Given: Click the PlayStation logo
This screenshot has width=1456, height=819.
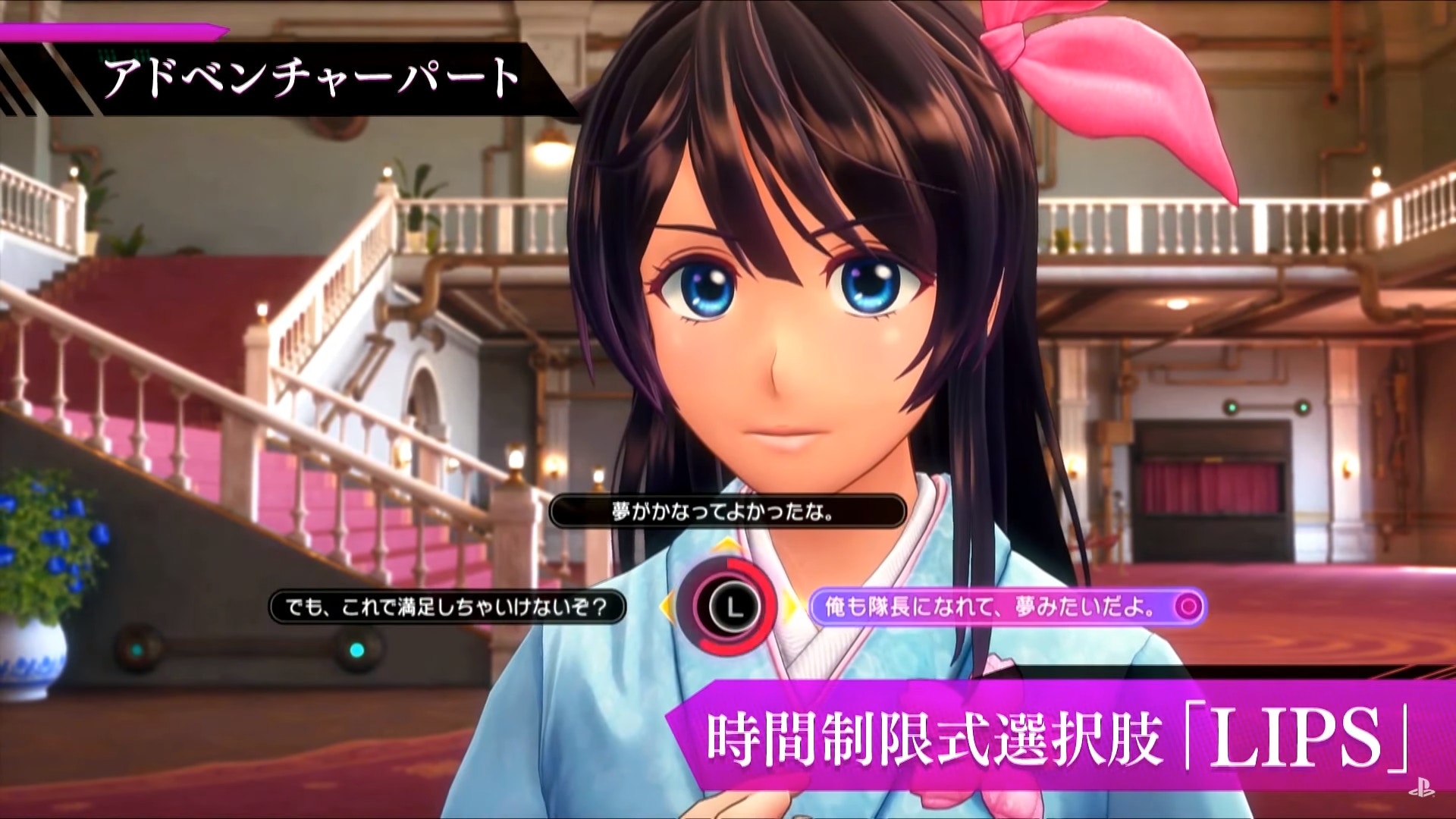Looking at the screenshot, I should tap(1421, 789).
